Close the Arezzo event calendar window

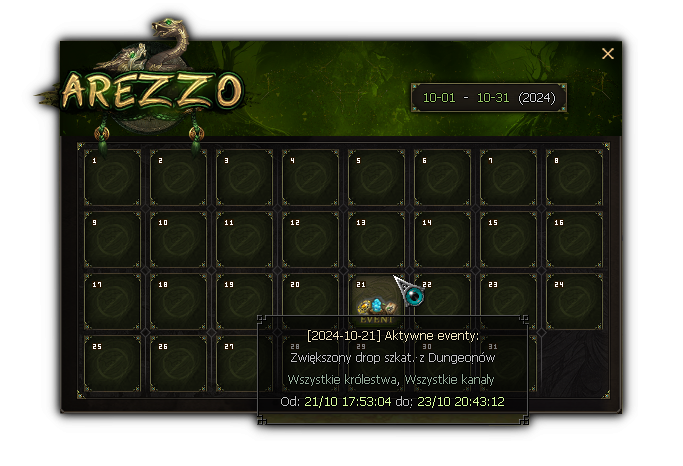(x=608, y=54)
